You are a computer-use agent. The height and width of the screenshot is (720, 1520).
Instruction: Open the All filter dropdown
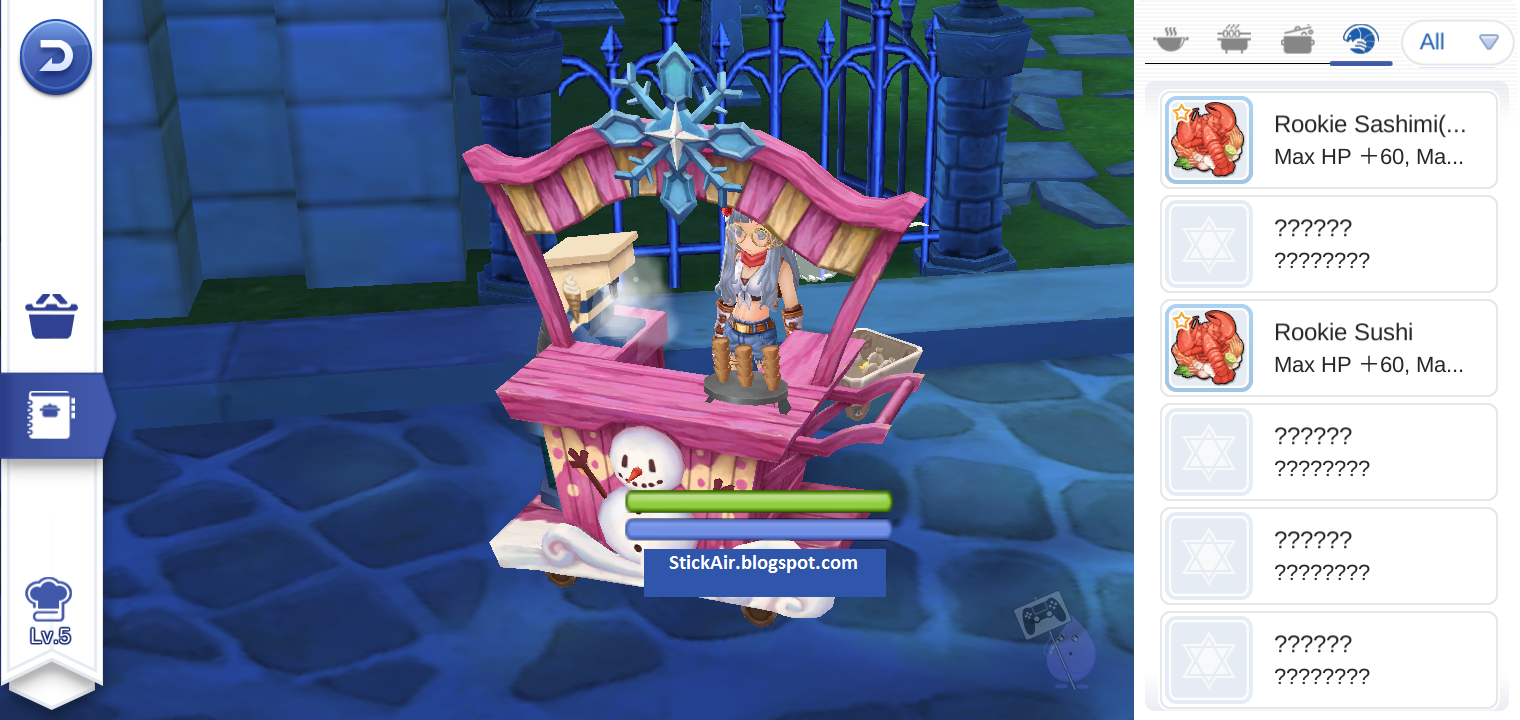coord(1457,42)
